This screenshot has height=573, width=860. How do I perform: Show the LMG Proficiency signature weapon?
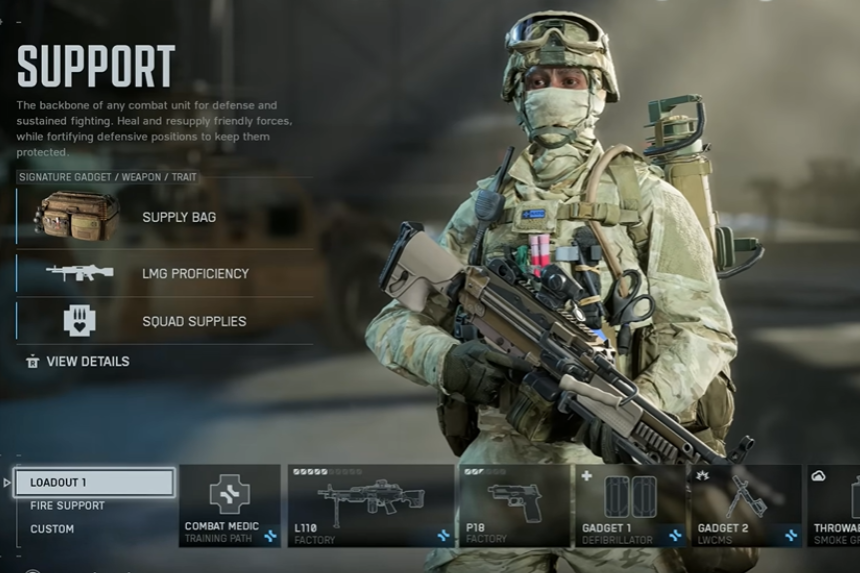(x=165, y=273)
